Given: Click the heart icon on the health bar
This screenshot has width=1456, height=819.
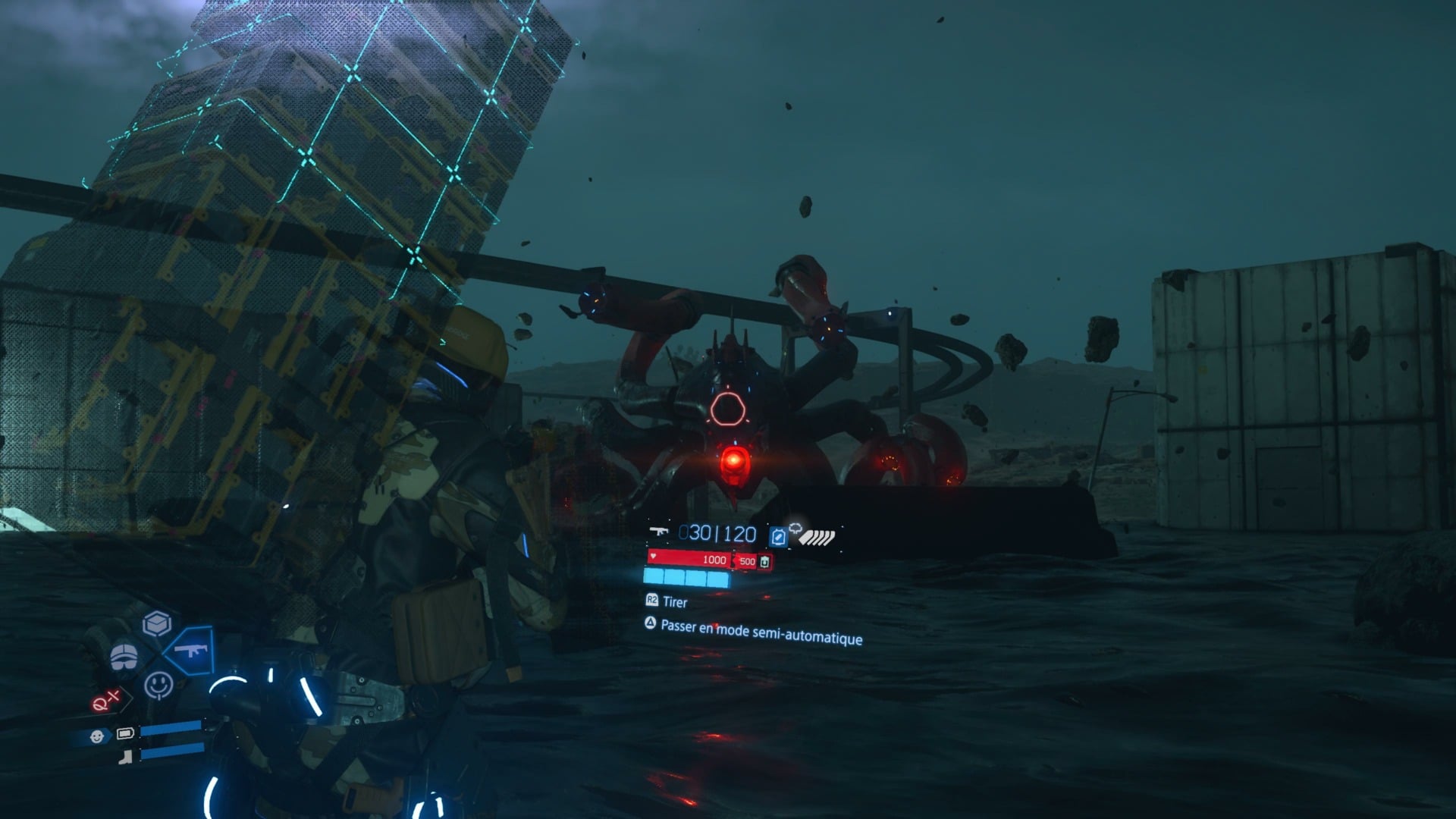Looking at the screenshot, I should click(x=653, y=557).
